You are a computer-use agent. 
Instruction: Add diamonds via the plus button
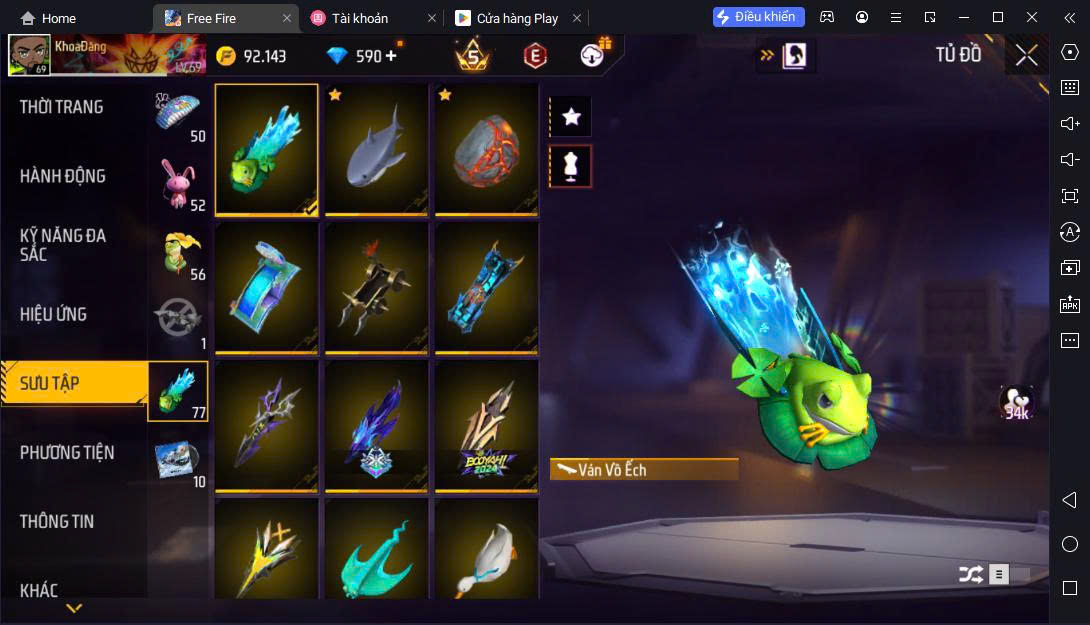tap(391, 56)
